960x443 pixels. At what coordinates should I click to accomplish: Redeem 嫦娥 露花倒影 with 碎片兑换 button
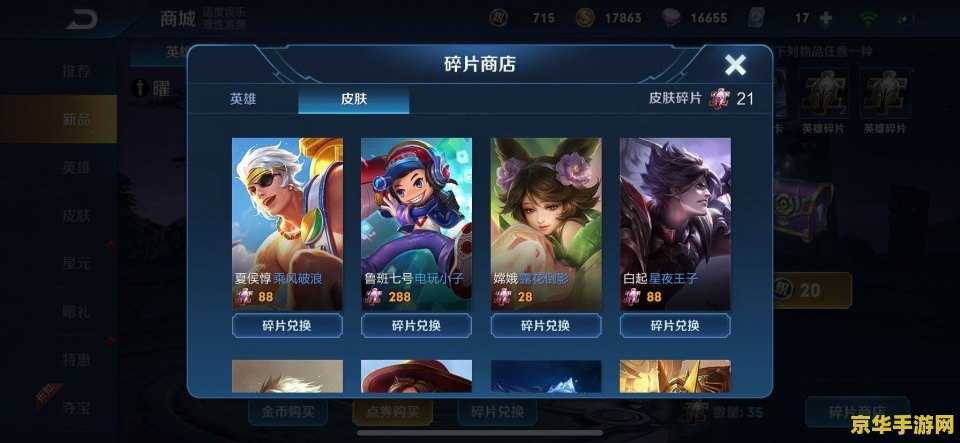tap(546, 326)
